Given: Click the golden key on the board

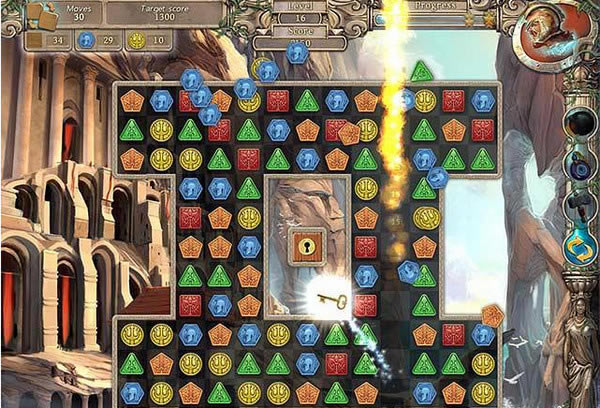Looking at the screenshot, I should pyautogui.click(x=332, y=297).
